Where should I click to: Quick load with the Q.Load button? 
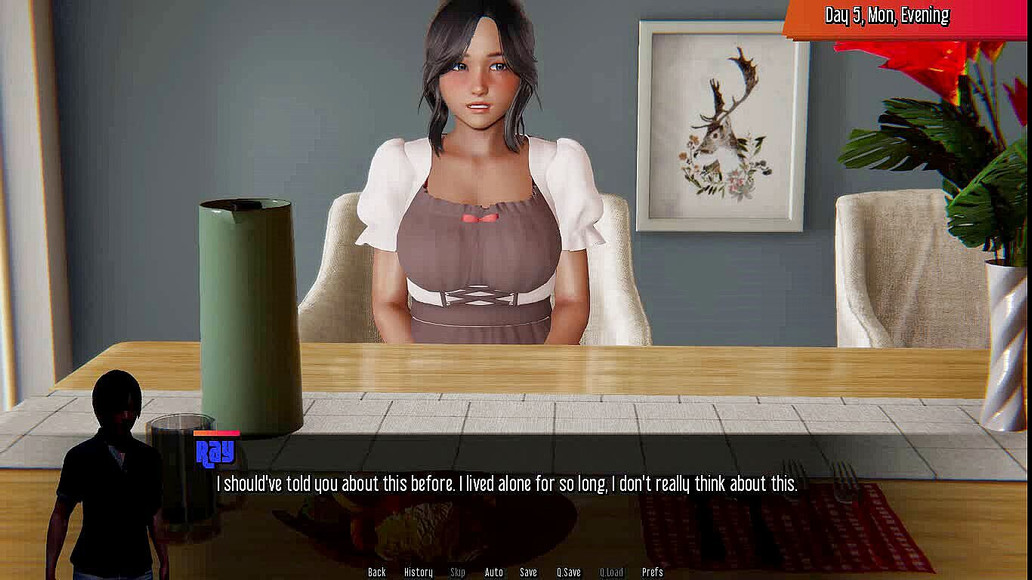(x=611, y=572)
